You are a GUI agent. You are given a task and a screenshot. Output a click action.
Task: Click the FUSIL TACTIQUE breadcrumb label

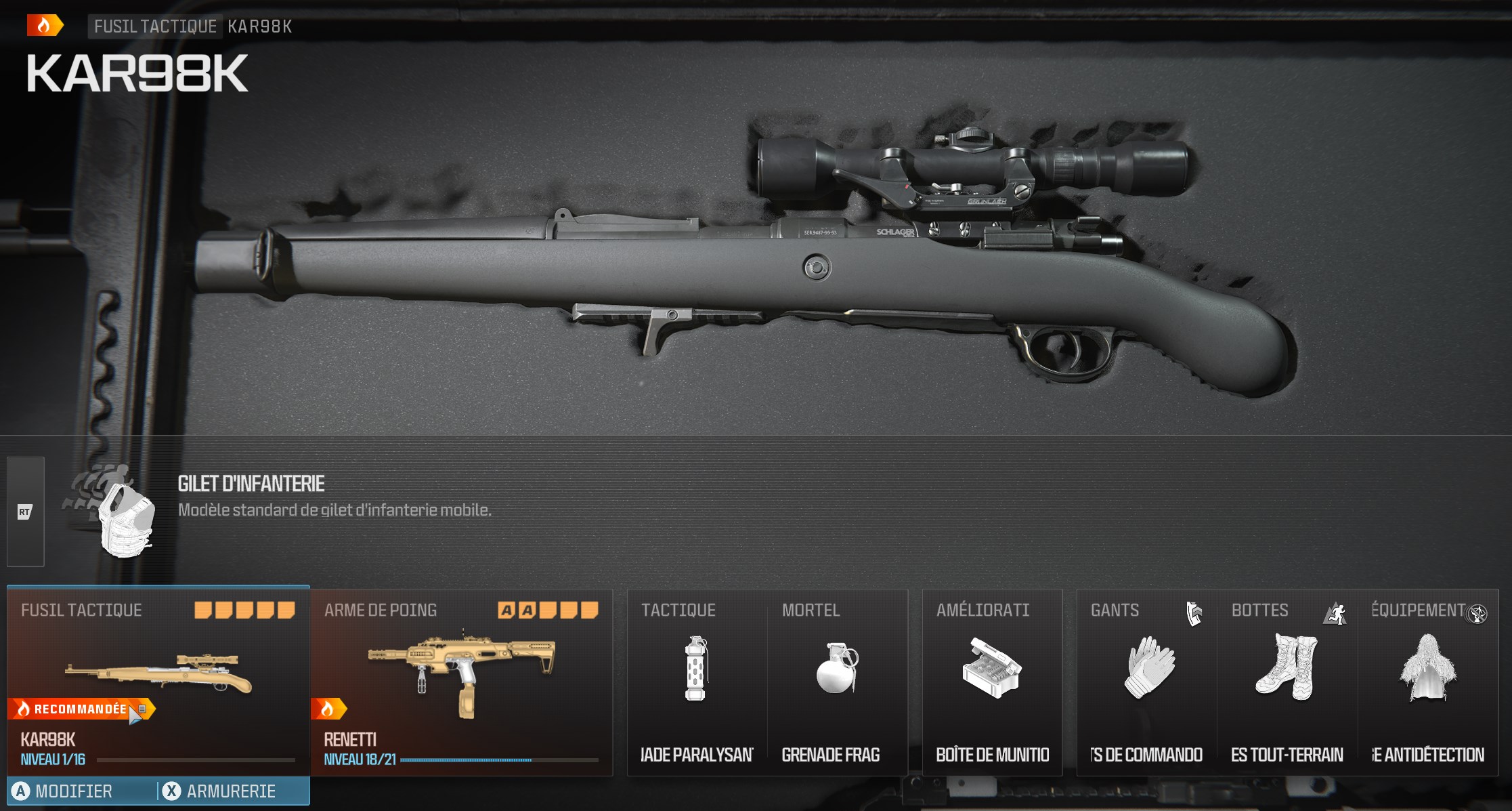[154, 27]
